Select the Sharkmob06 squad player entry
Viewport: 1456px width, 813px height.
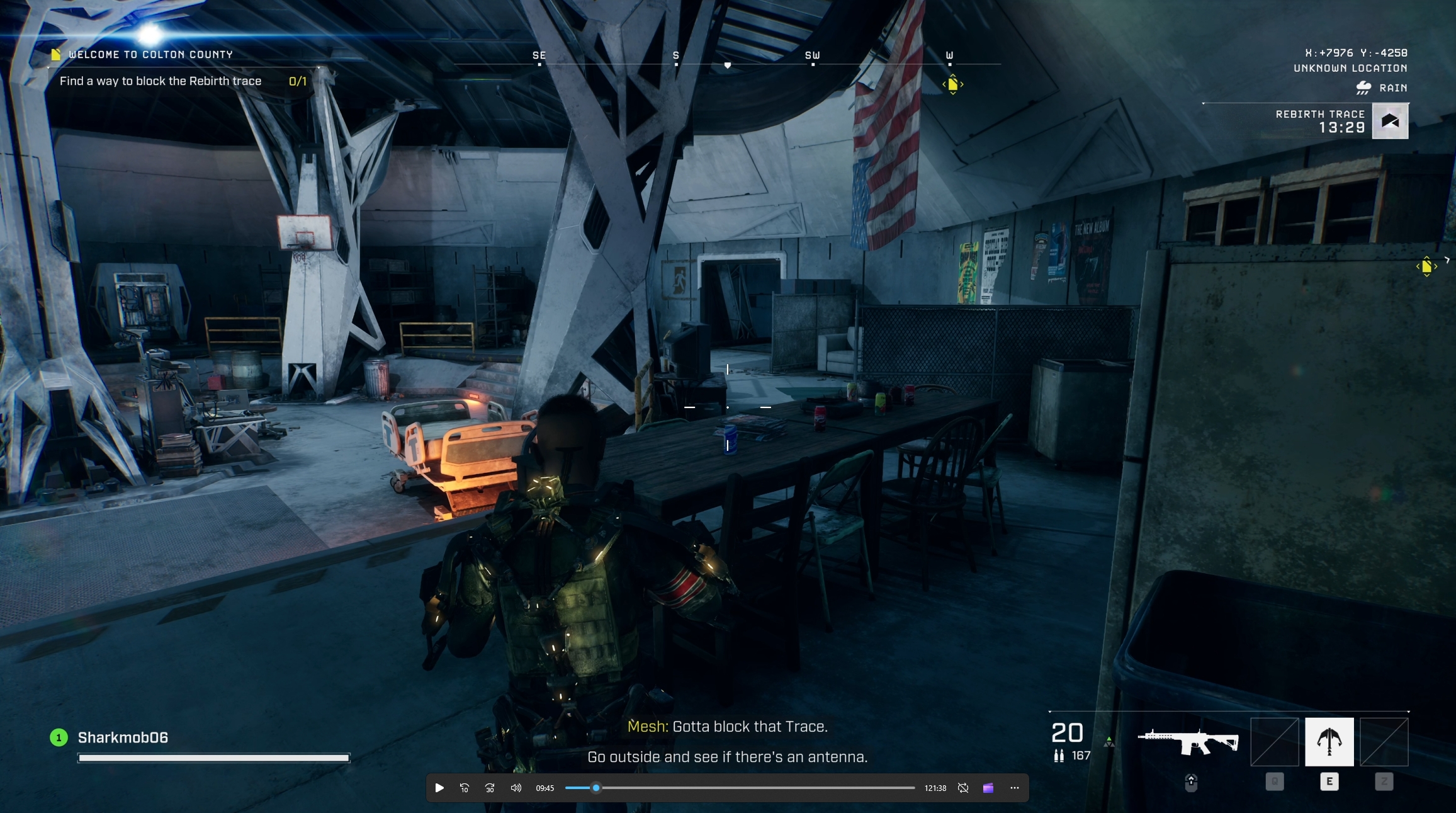[122, 737]
